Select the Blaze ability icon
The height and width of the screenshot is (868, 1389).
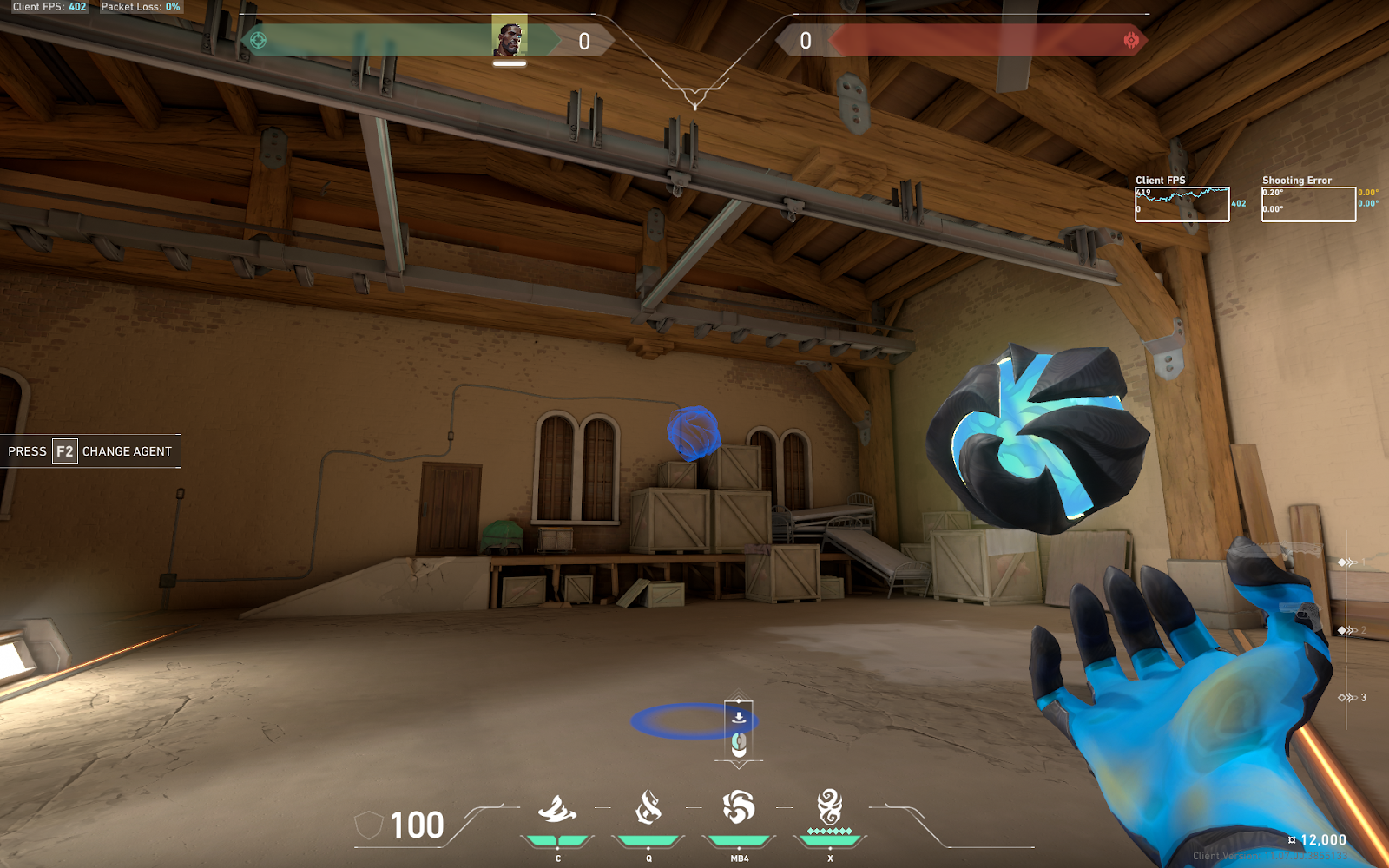[x=557, y=809]
